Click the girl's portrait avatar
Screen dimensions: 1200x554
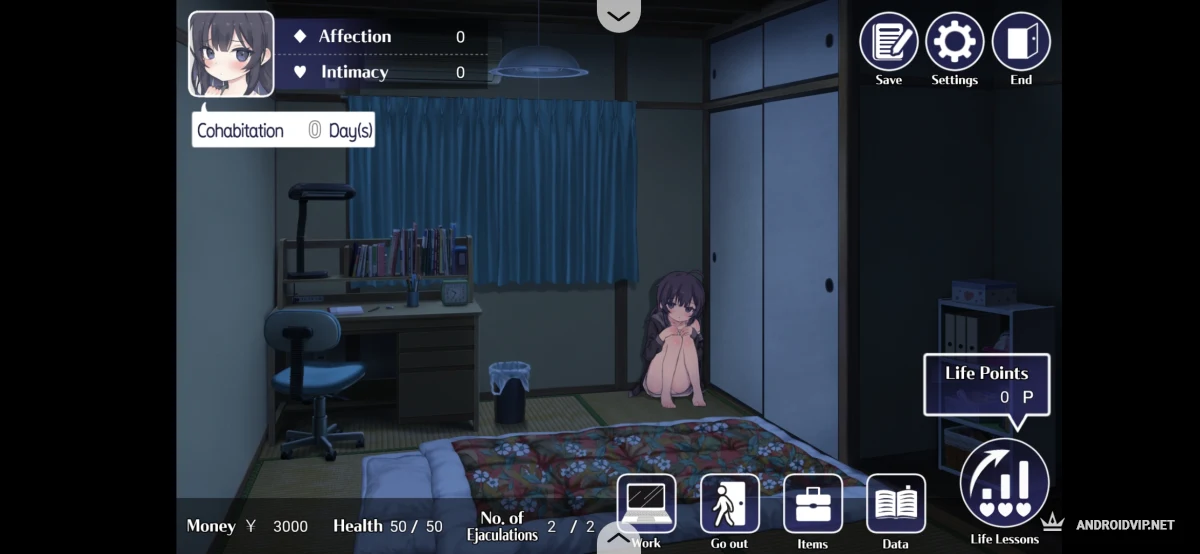(x=231, y=54)
